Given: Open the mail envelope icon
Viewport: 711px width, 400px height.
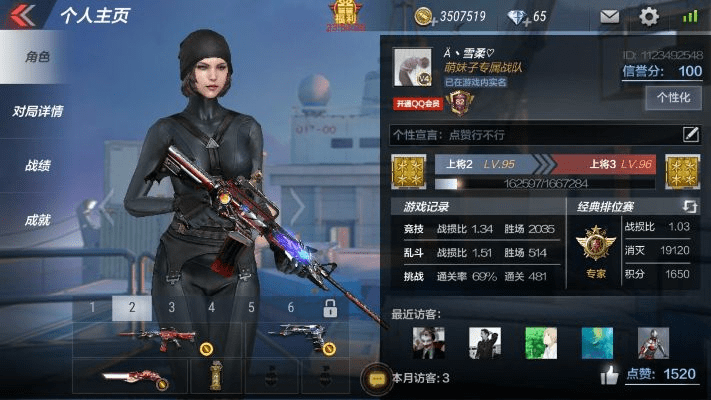Looking at the screenshot, I should click(x=609, y=16).
